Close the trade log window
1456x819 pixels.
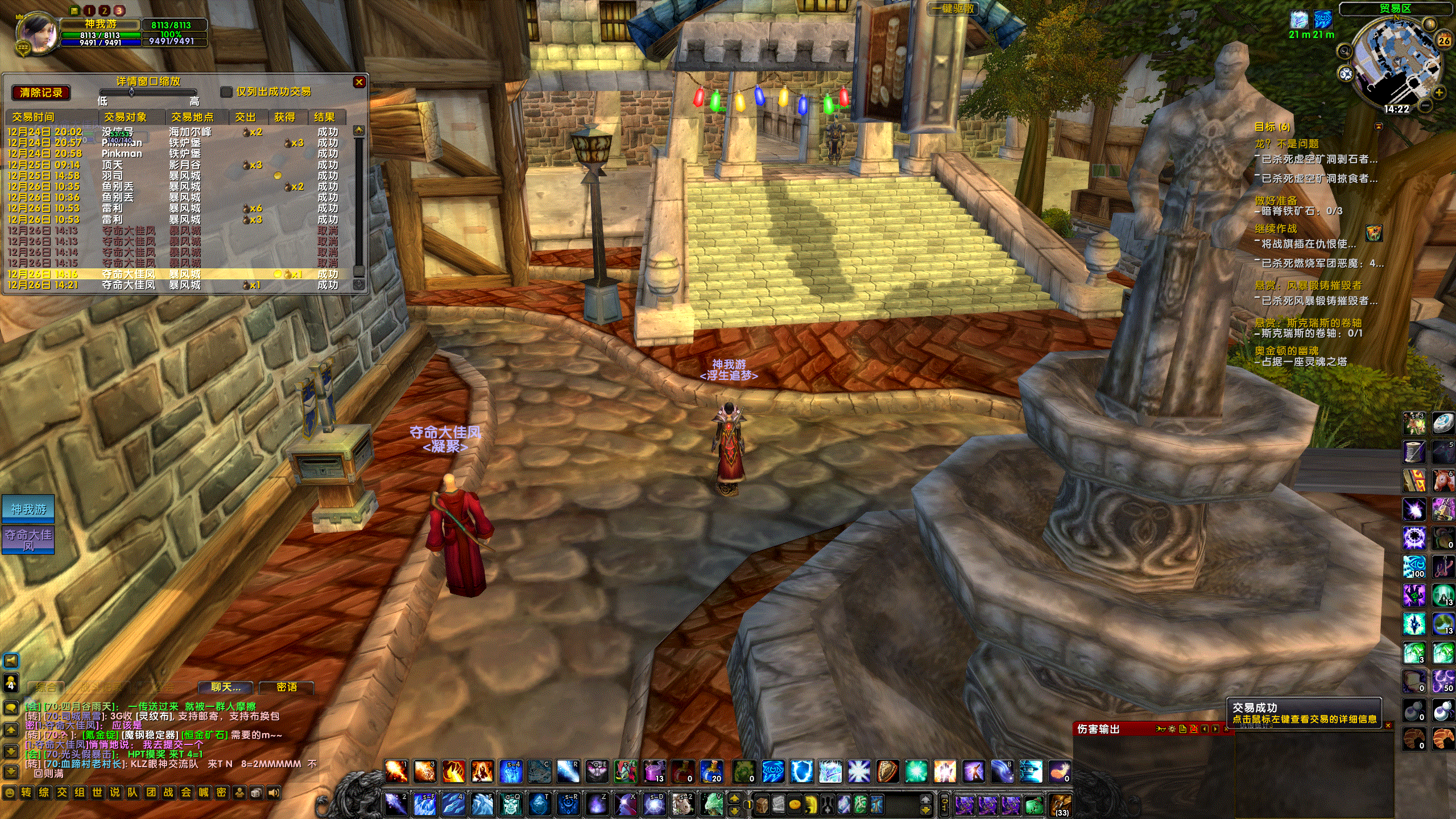click(x=359, y=82)
